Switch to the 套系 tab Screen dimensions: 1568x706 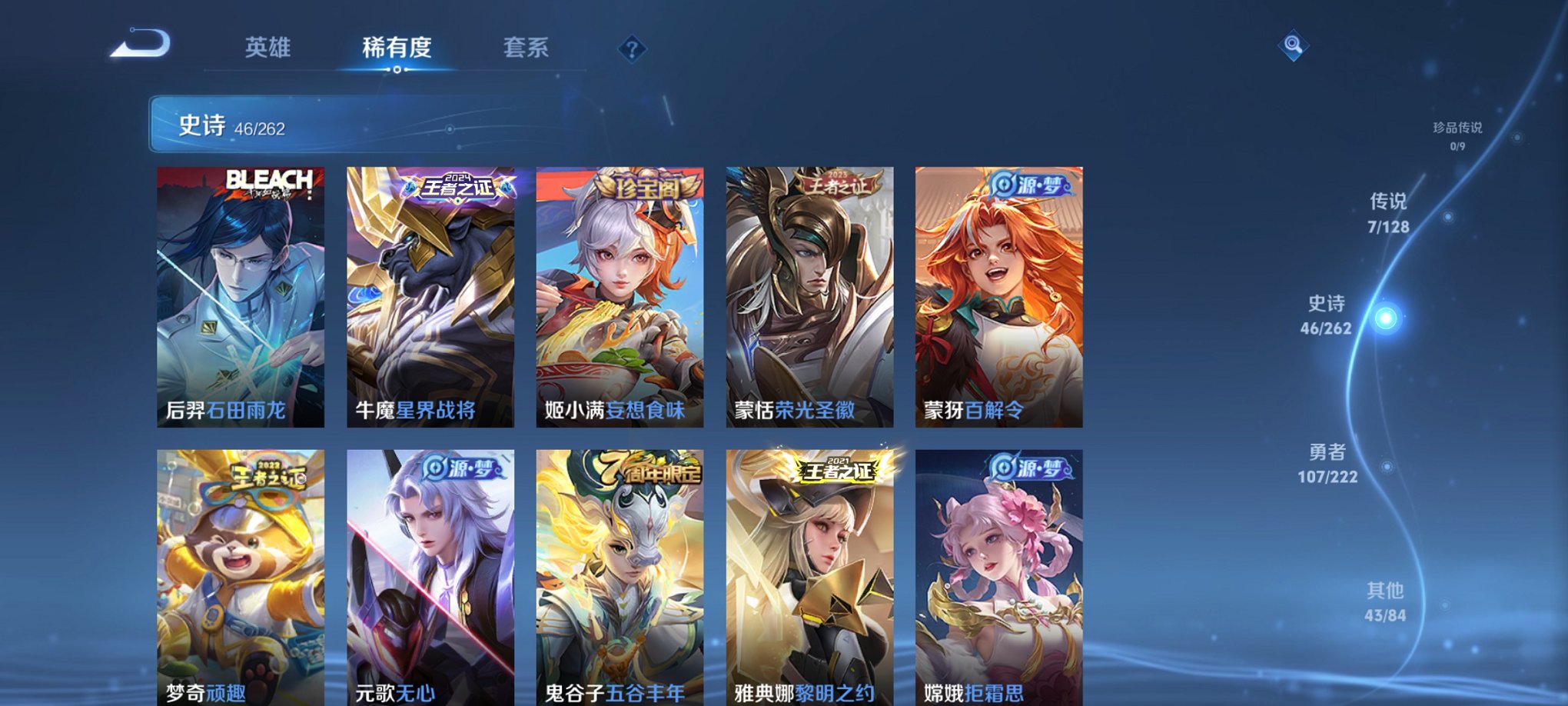(527, 48)
